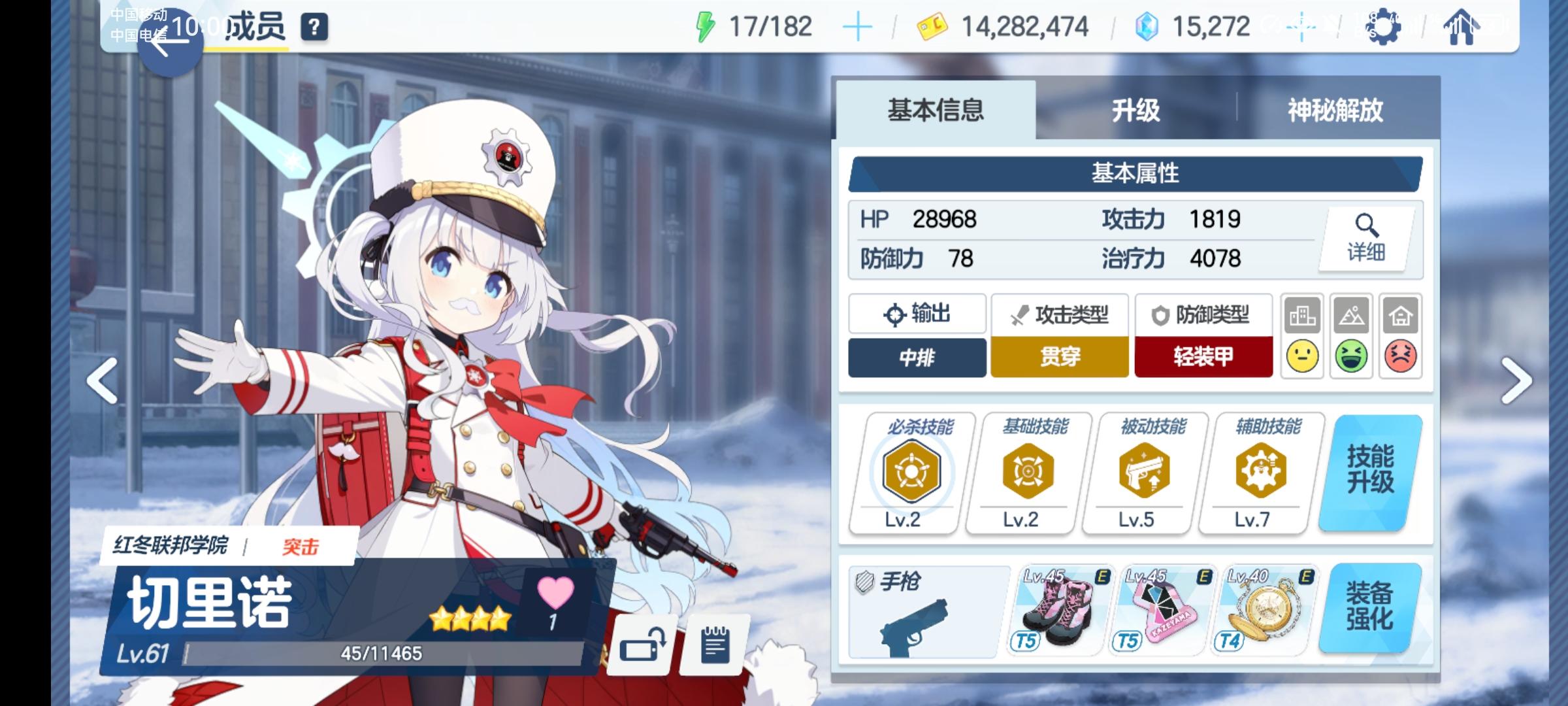Tap the Lv.40 pocket watch equipment
The width and height of the screenshot is (1568, 706).
tap(1266, 608)
